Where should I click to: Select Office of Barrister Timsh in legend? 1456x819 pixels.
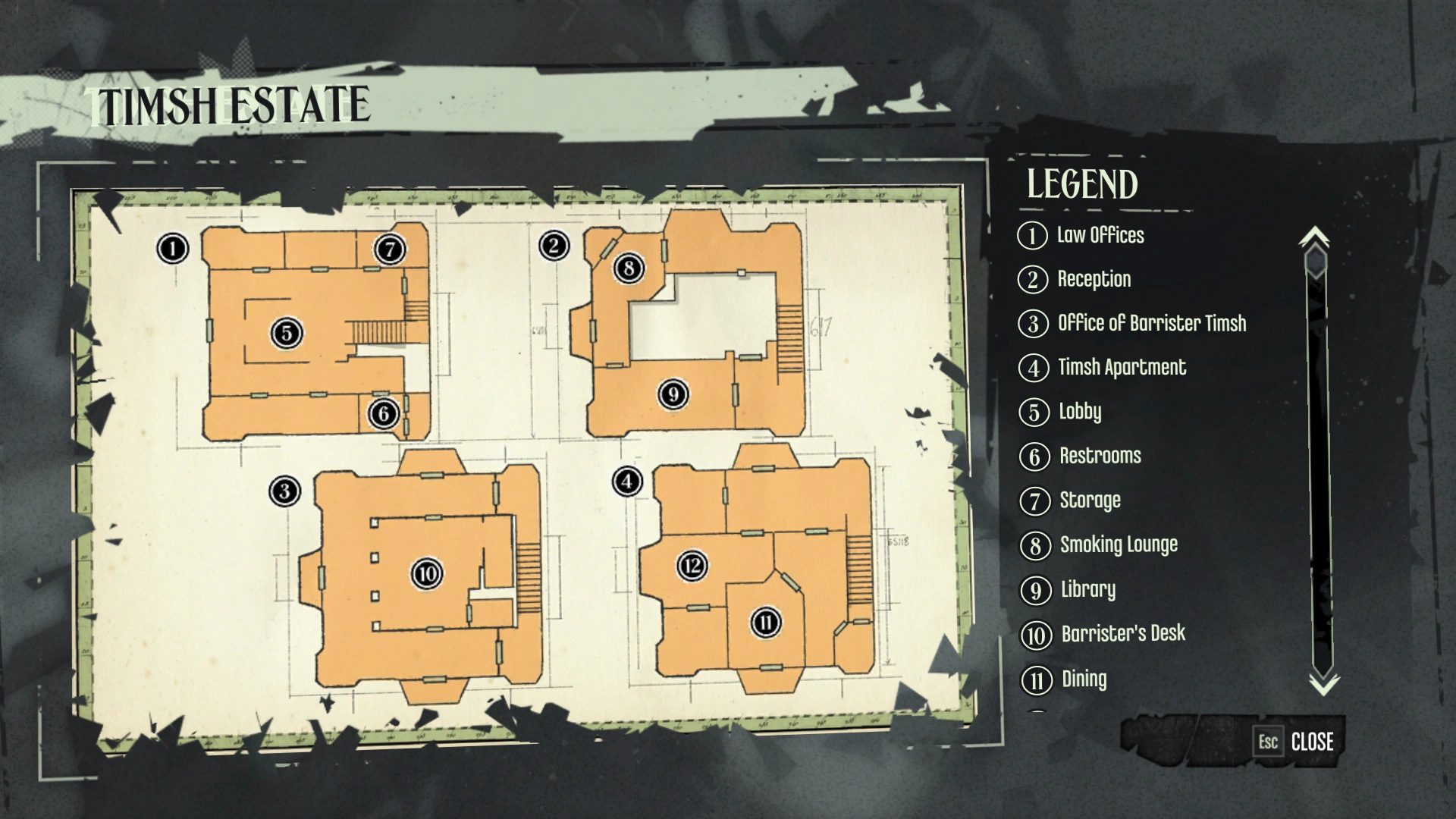(1151, 323)
